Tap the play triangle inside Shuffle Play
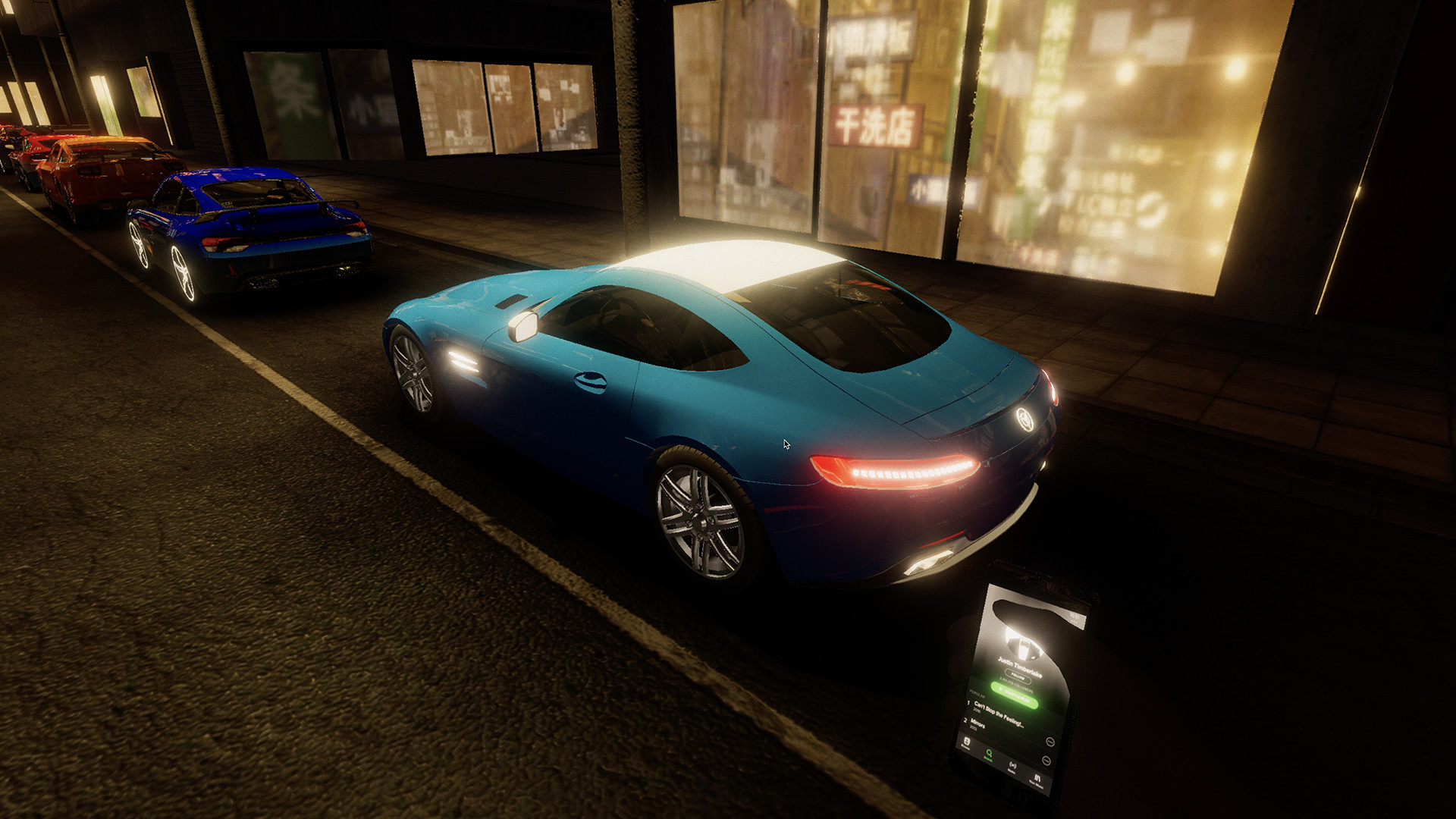Image resolution: width=1456 pixels, height=819 pixels. pyautogui.click(x=999, y=689)
